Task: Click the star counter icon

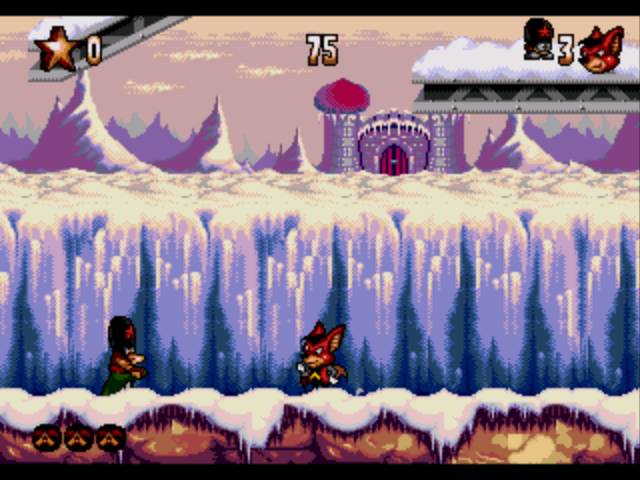Action: pyautogui.click(x=57, y=48)
